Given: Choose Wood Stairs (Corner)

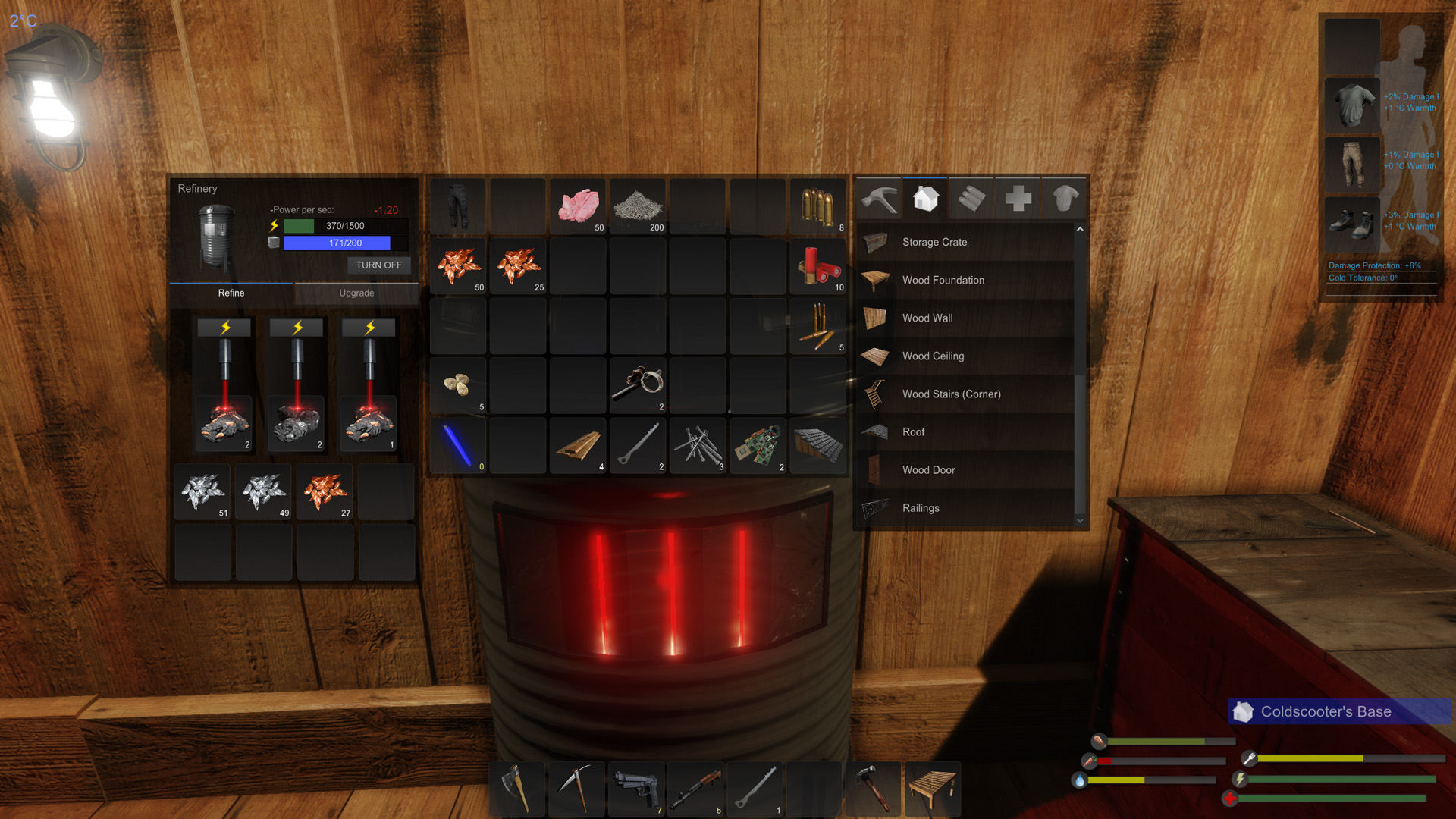Looking at the screenshot, I should 951,394.
